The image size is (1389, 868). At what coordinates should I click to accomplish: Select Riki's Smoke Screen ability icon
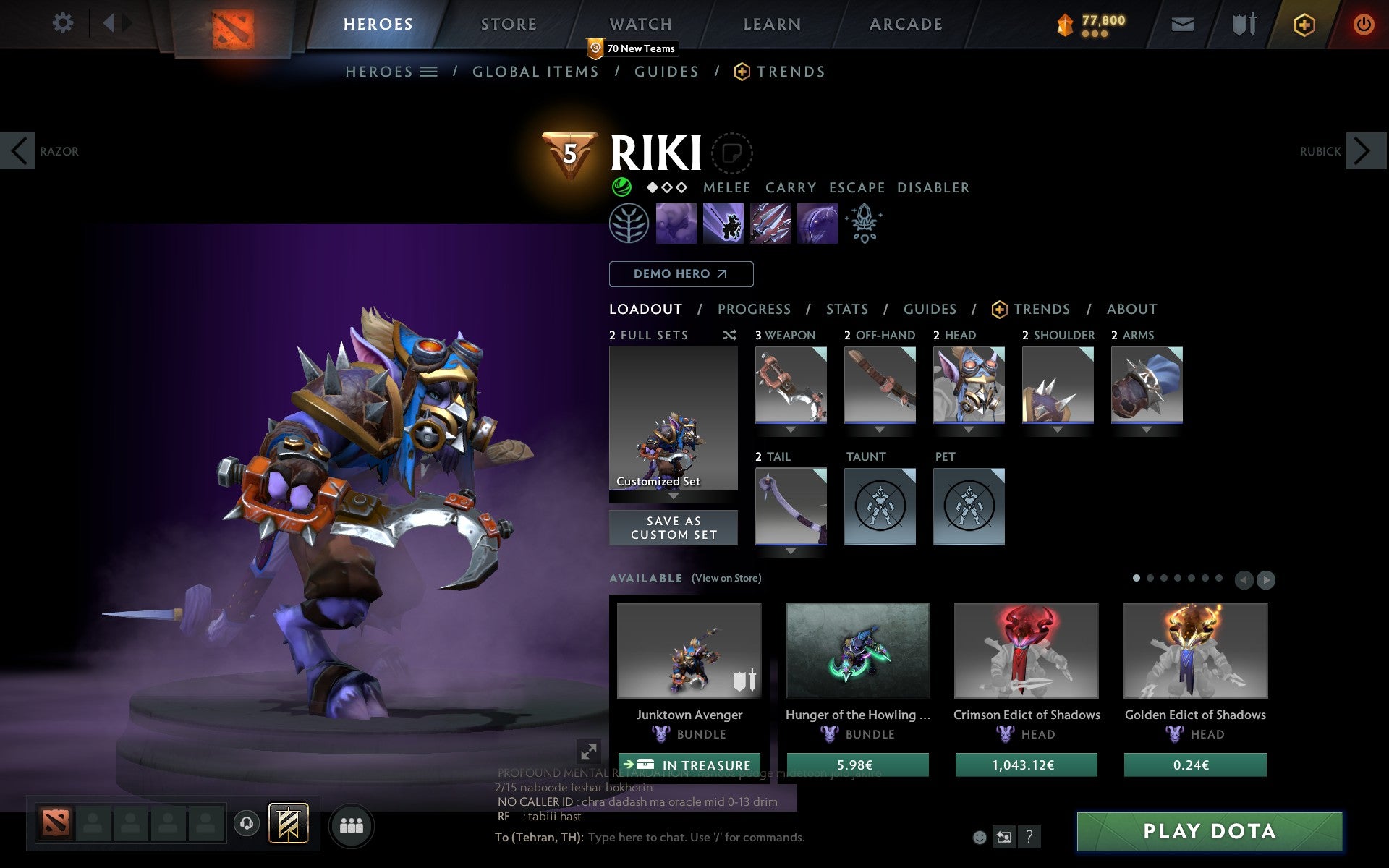[x=676, y=224]
